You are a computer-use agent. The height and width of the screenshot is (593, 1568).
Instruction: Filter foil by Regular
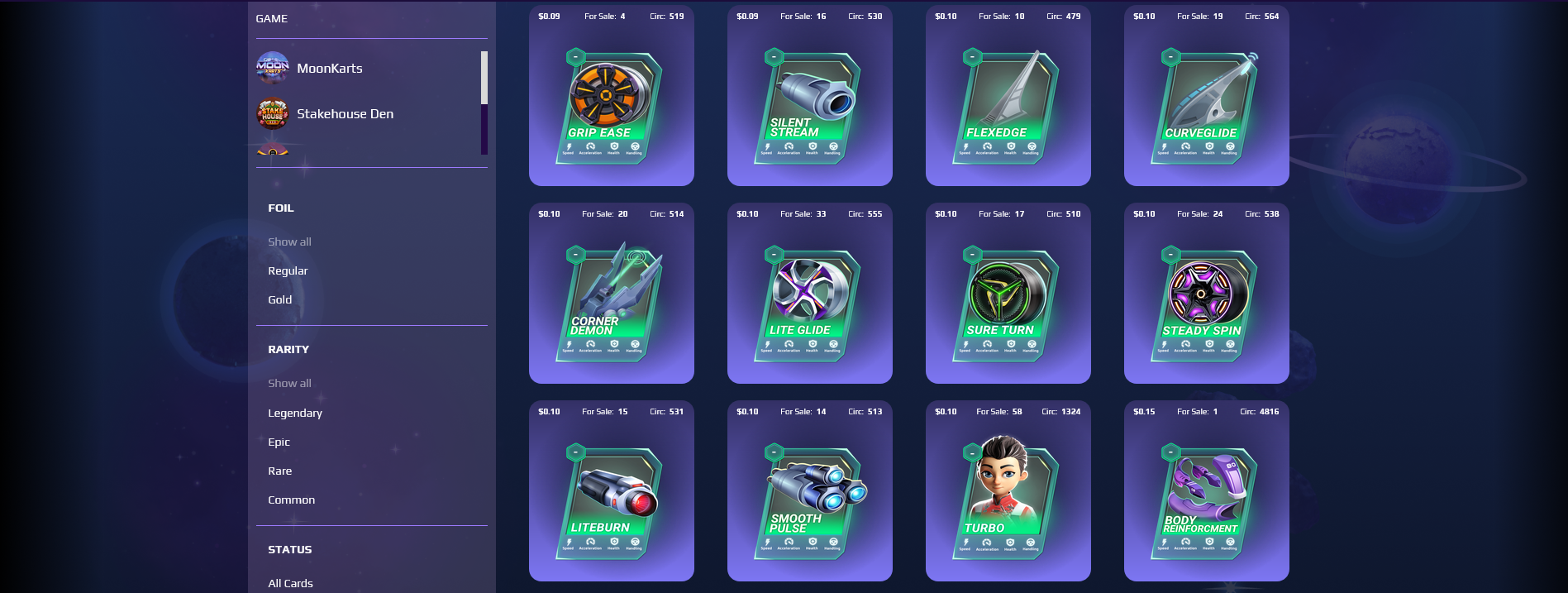288,271
